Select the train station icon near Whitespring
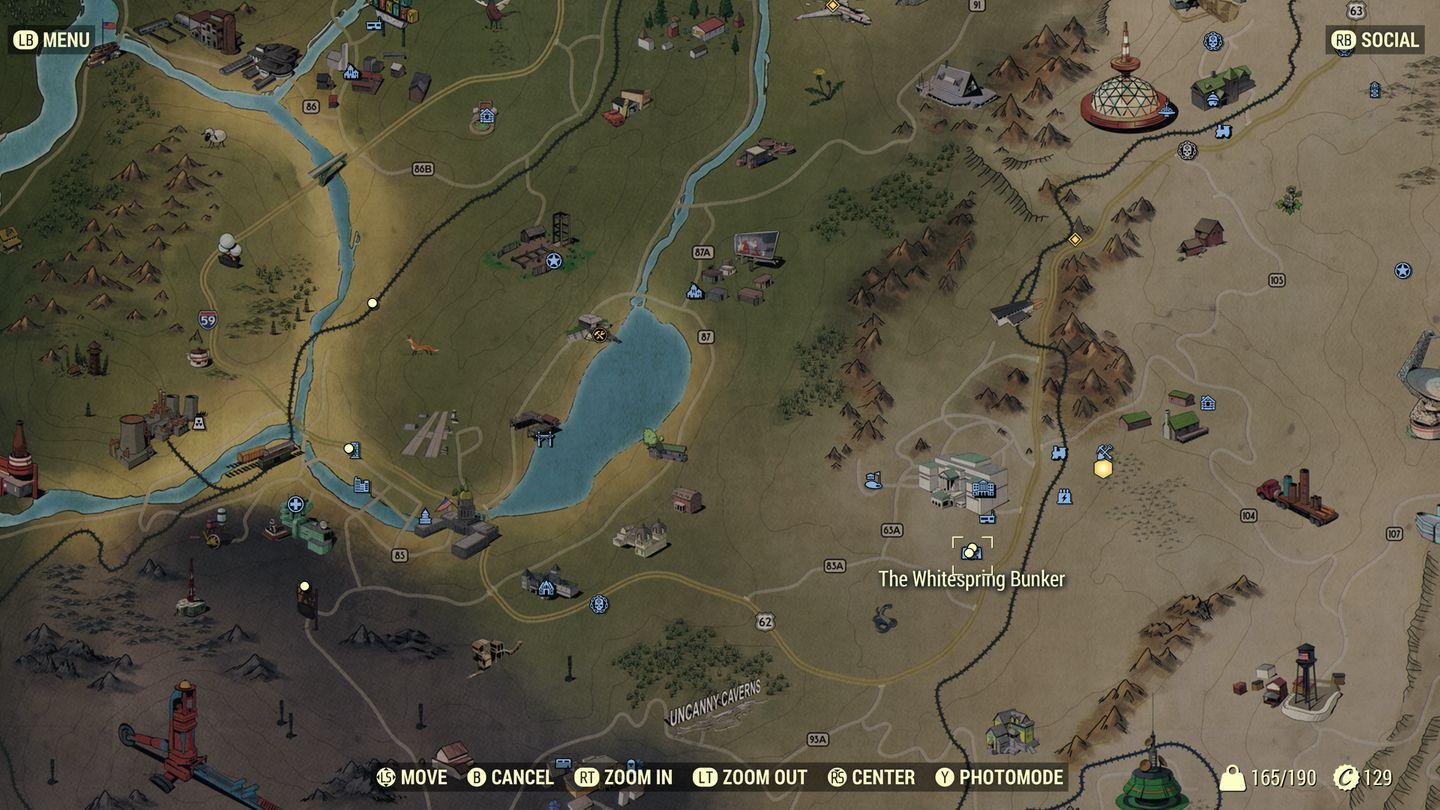The height and width of the screenshot is (810, 1440). tap(1059, 452)
